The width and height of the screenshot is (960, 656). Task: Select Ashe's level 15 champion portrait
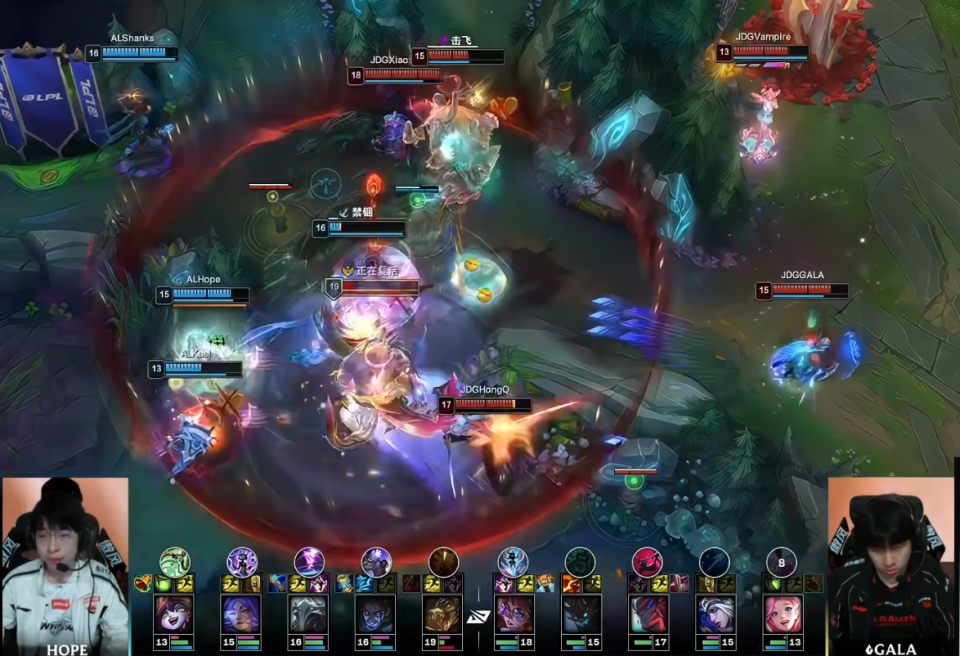tap(715, 614)
